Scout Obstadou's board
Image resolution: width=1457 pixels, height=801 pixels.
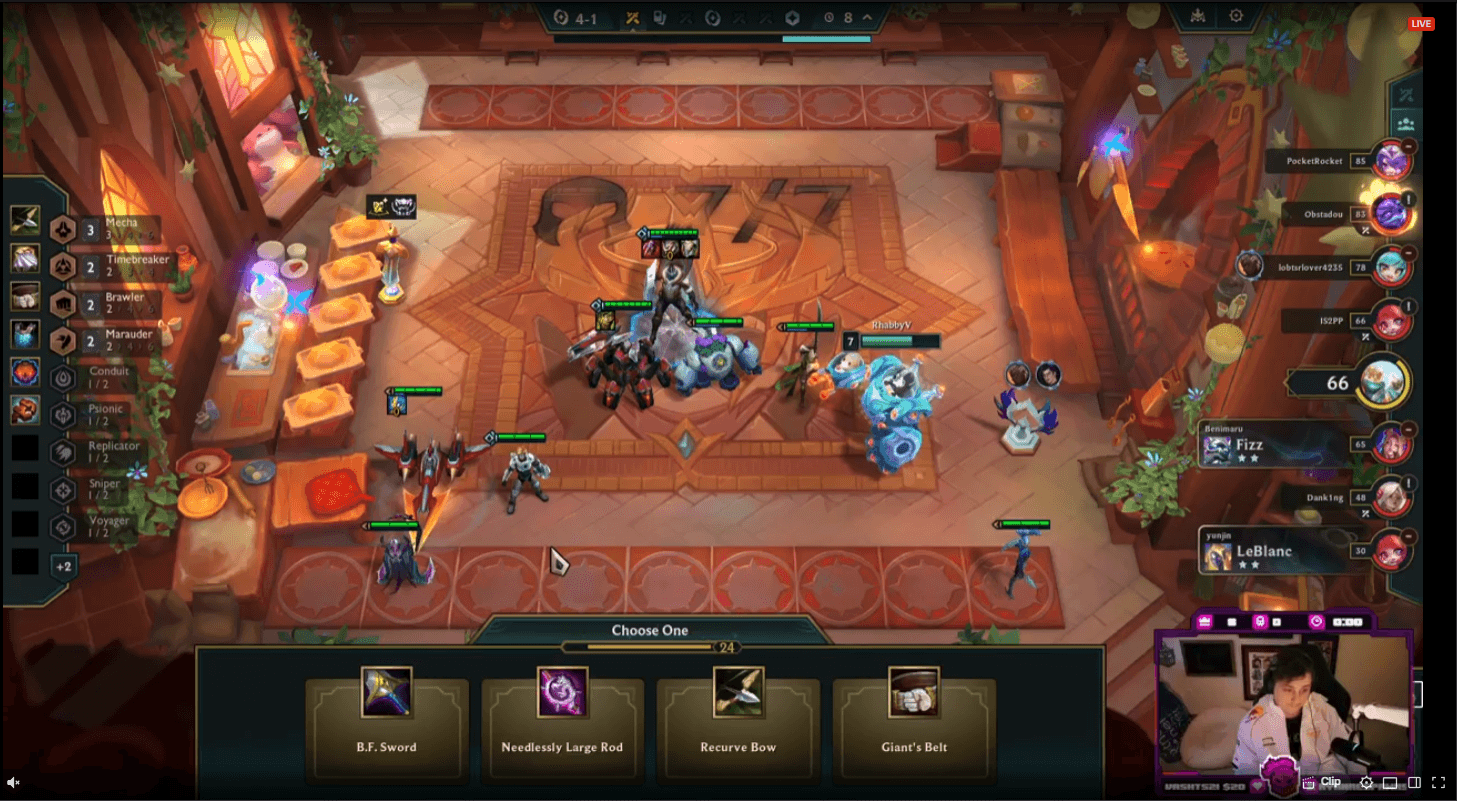(x=1390, y=213)
